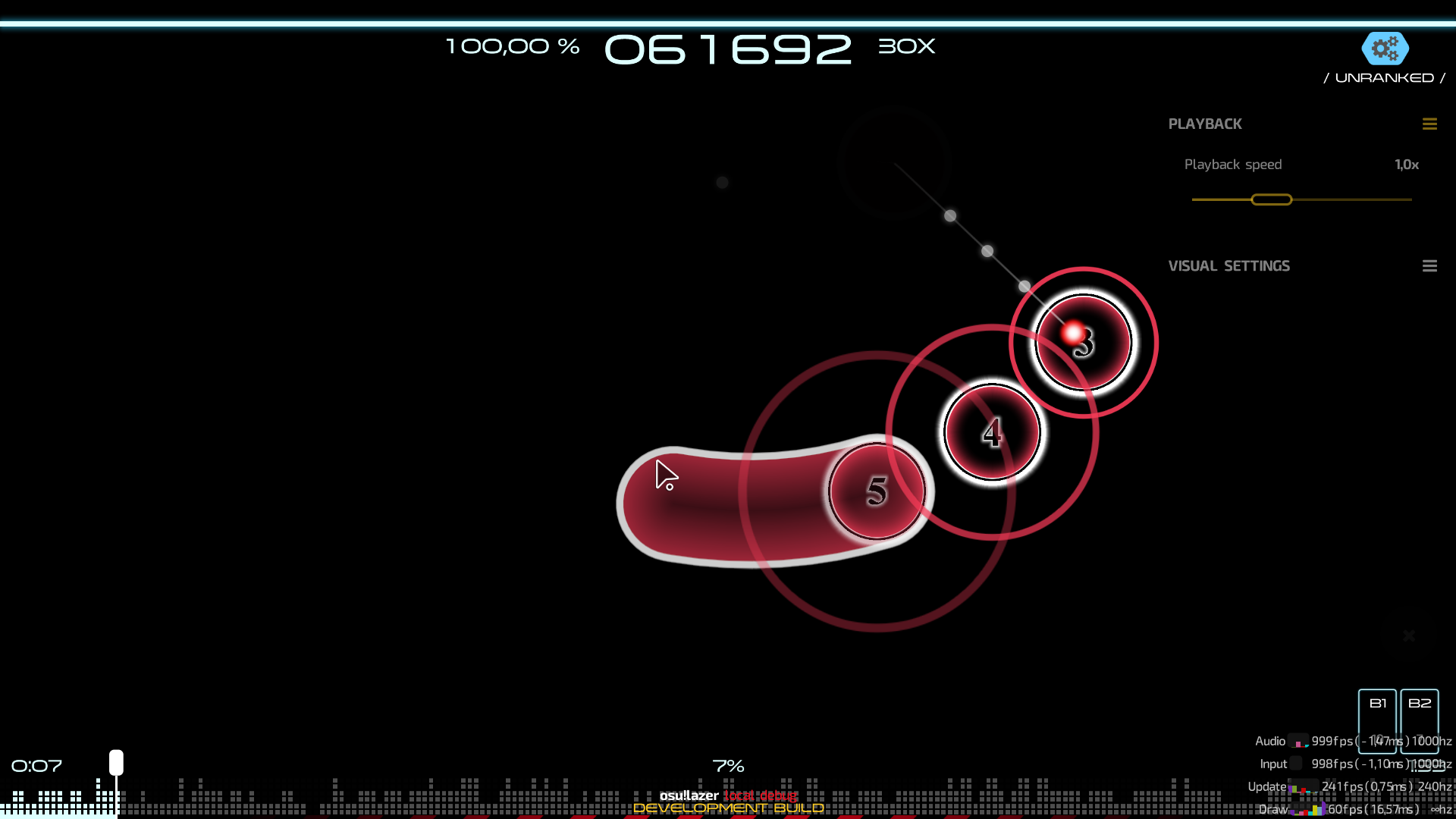Toggle the B1 key counter

point(1378,721)
